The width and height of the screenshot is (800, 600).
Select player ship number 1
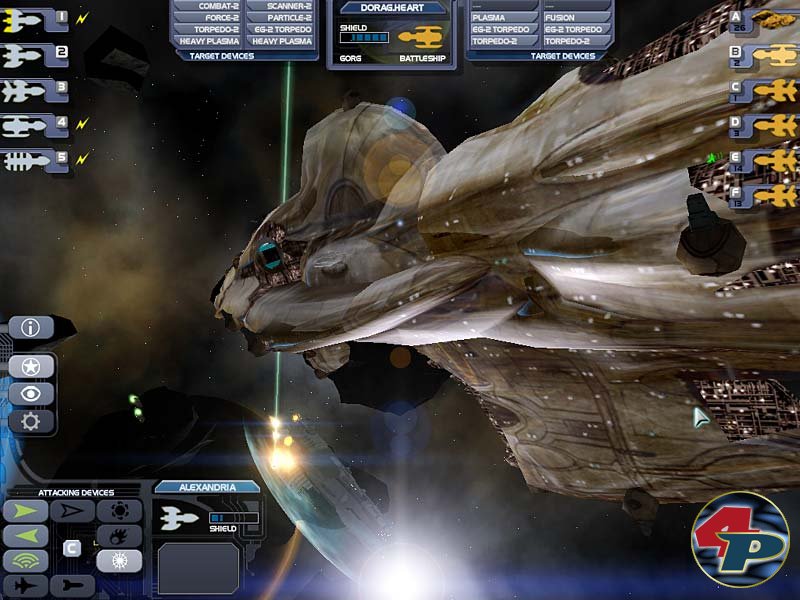pos(33,19)
